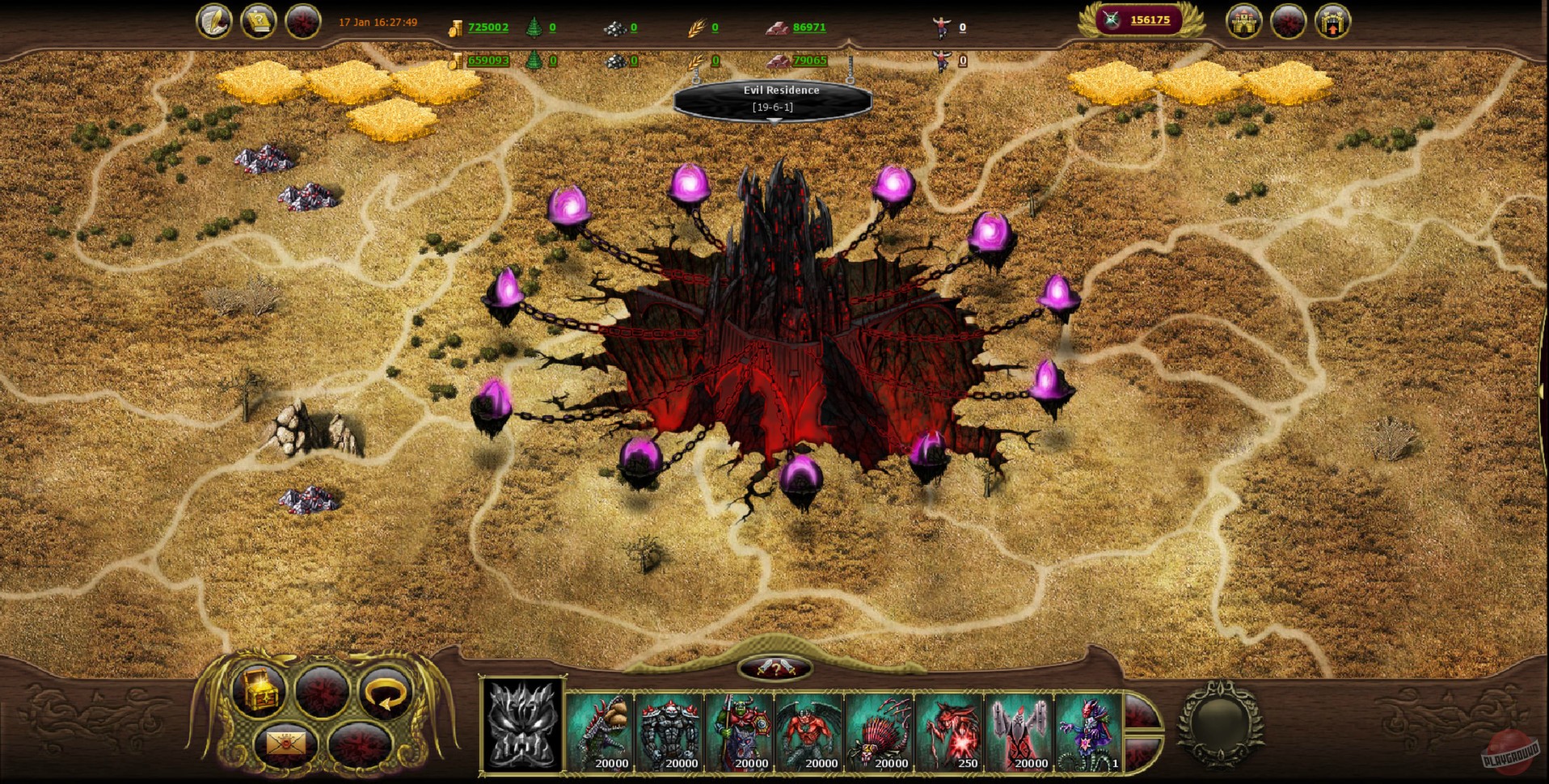
Task: Click the castle upgrade icon with orange arrow
Action: pyautogui.click(x=1332, y=21)
